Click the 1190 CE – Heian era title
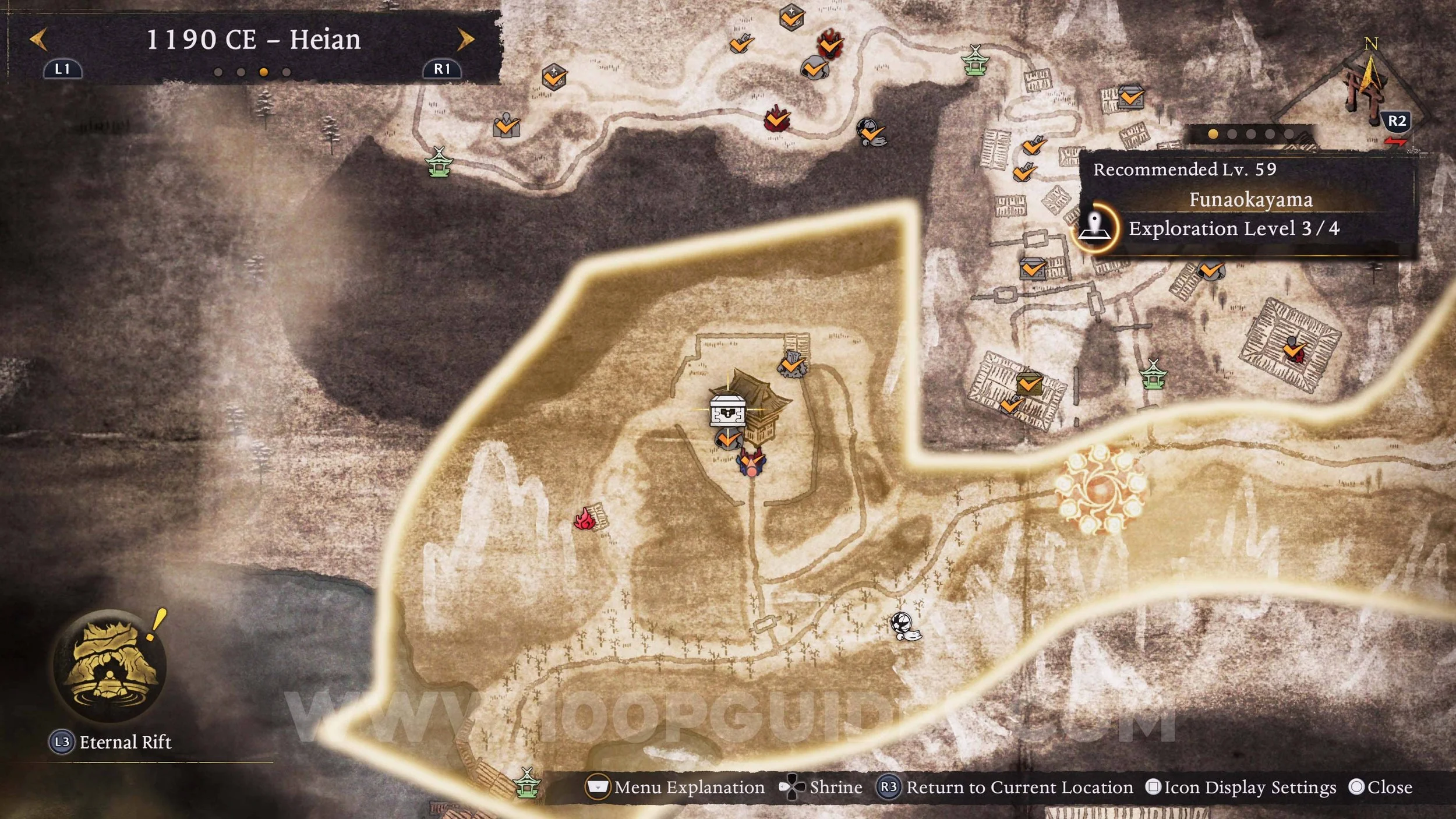Image resolution: width=1456 pixels, height=819 pixels. tap(253, 40)
